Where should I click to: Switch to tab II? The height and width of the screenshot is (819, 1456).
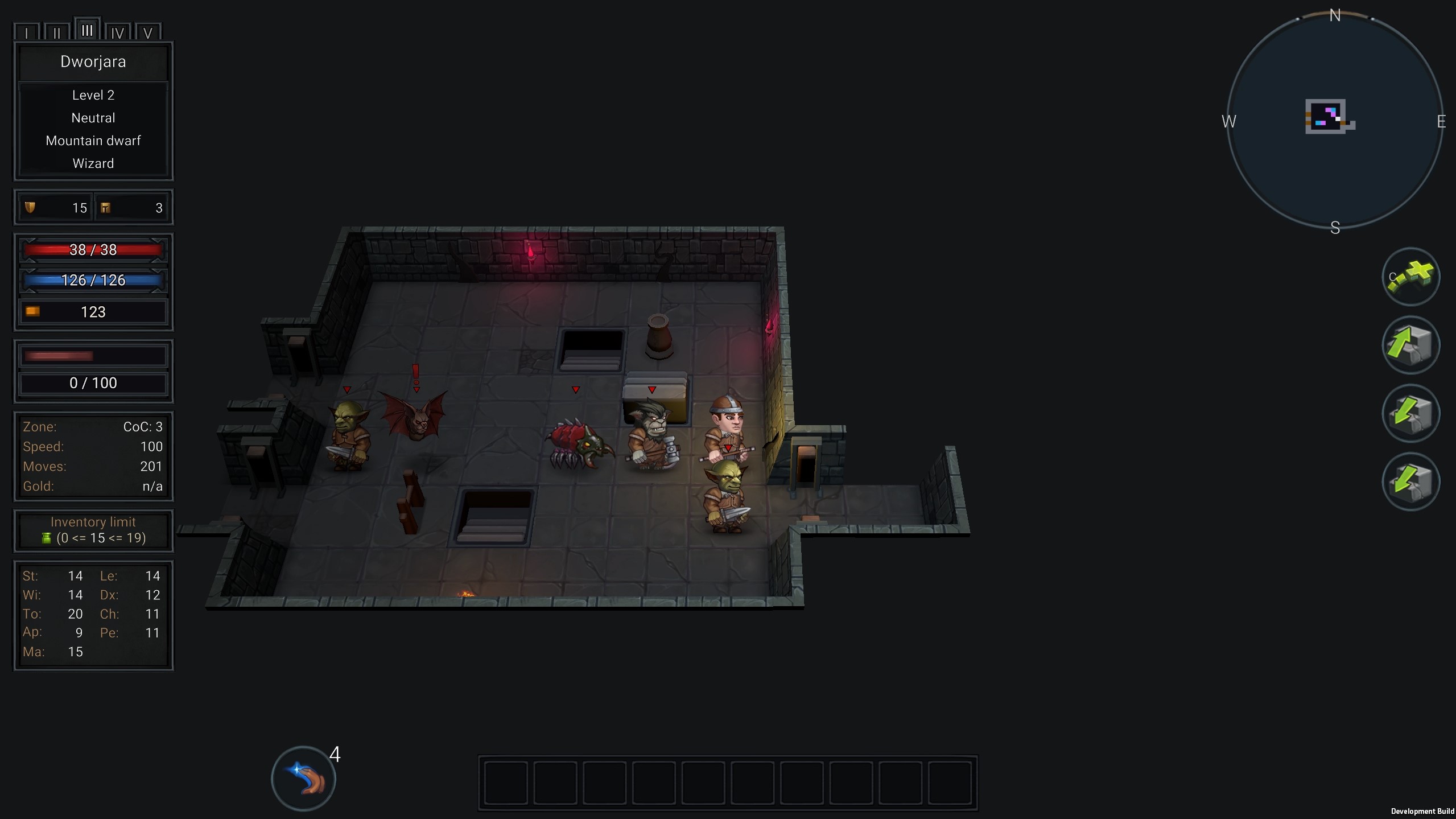pyautogui.click(x=57, y=32)
